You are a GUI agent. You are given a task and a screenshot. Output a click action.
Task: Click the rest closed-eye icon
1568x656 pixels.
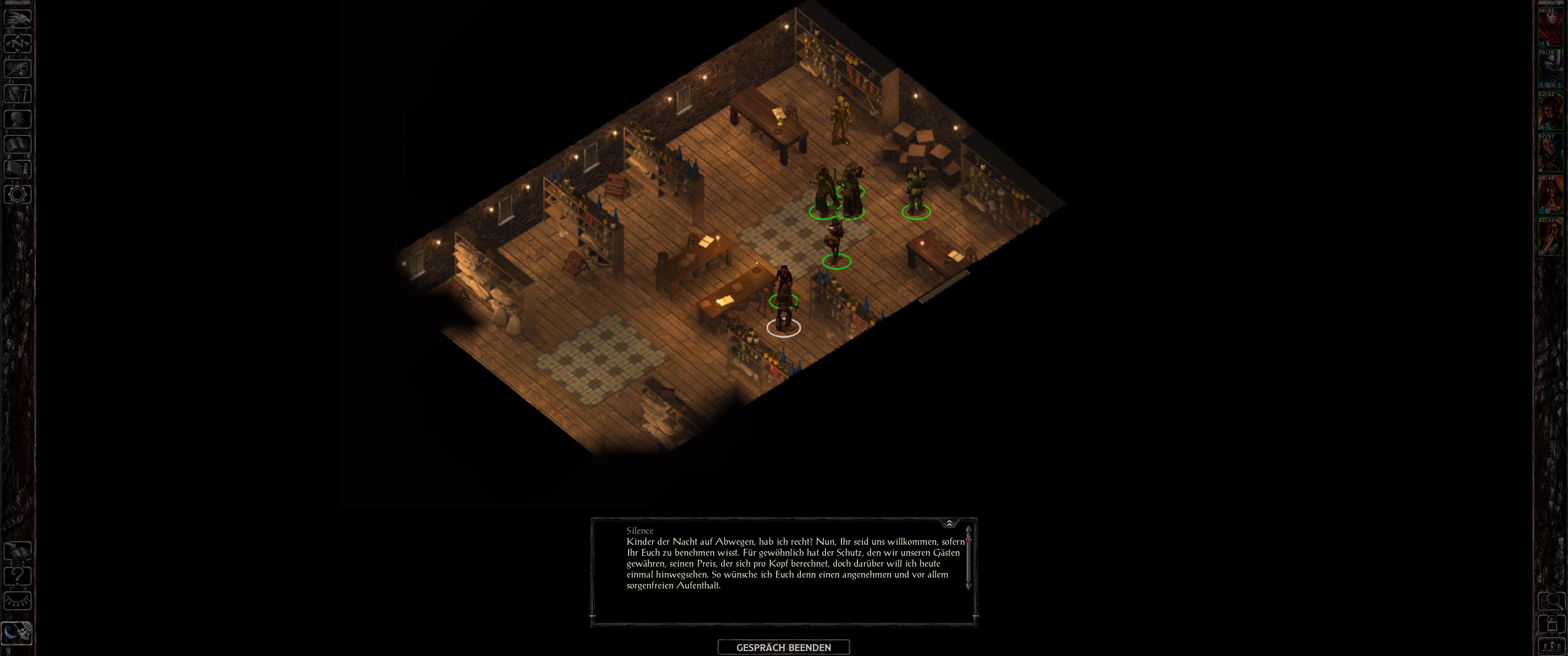tap(18, 601)
